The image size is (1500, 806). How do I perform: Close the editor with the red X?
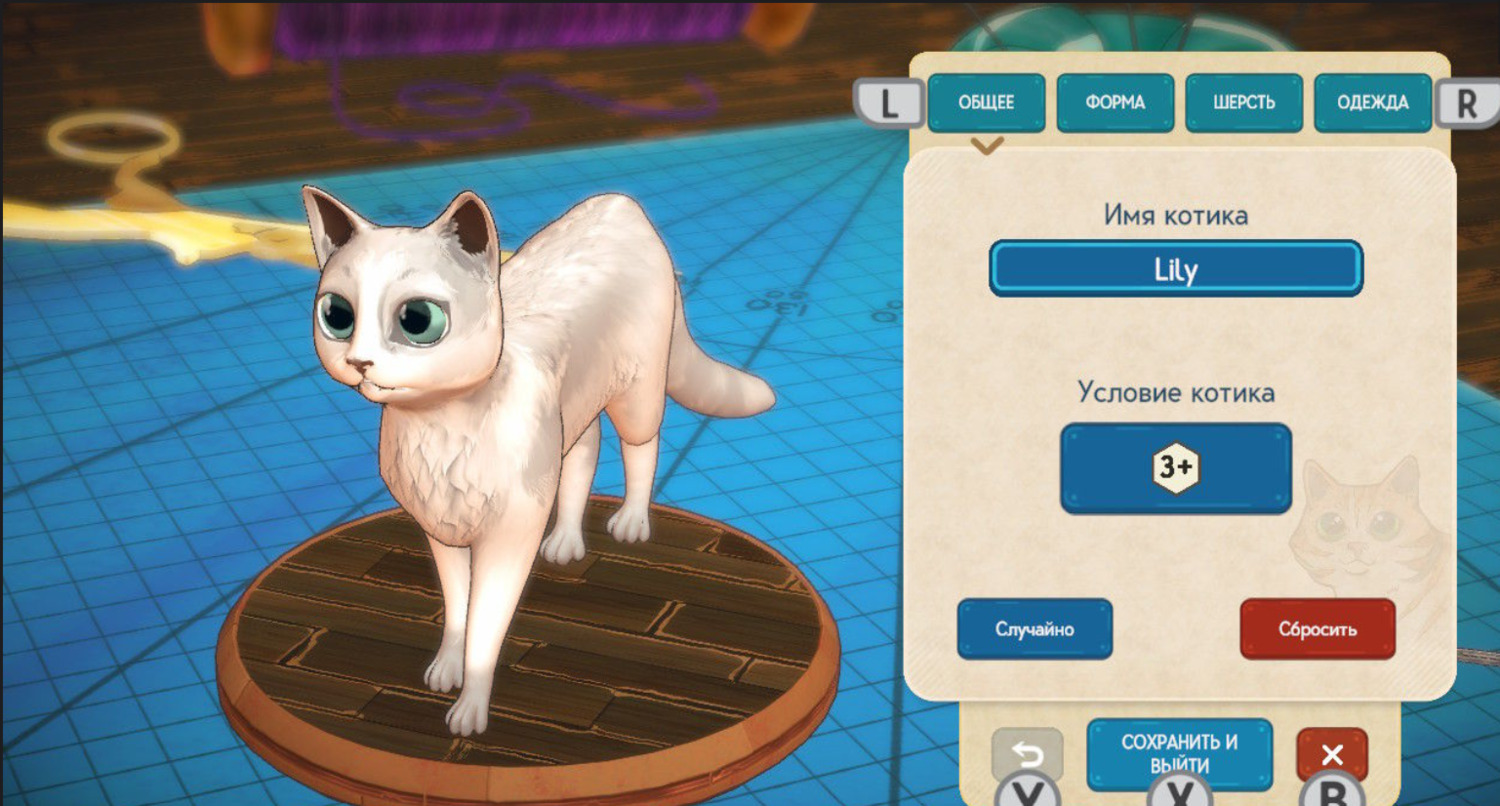(1332, 754)
